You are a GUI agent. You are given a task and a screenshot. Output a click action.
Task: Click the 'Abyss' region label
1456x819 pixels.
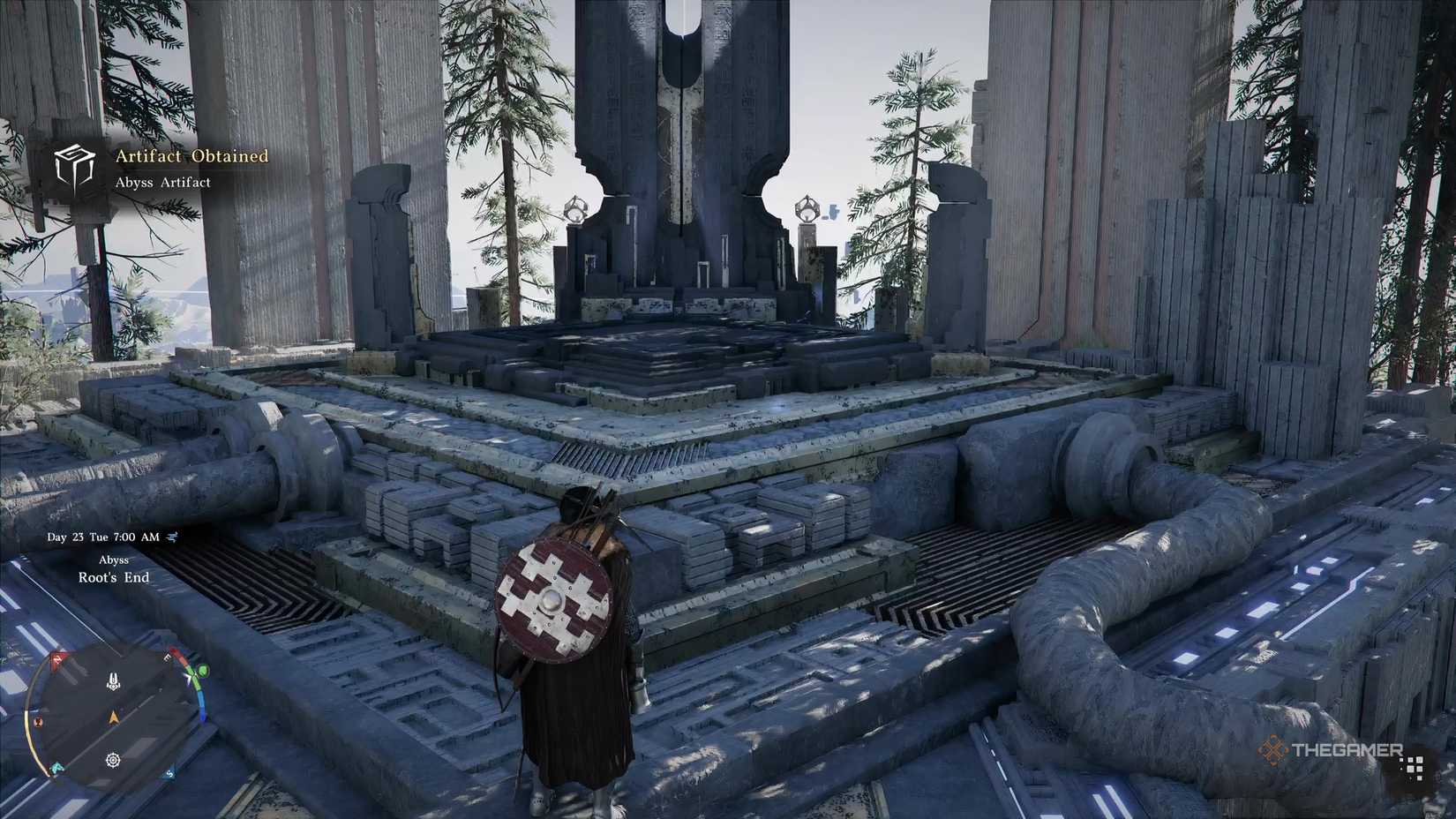(113, 560)
